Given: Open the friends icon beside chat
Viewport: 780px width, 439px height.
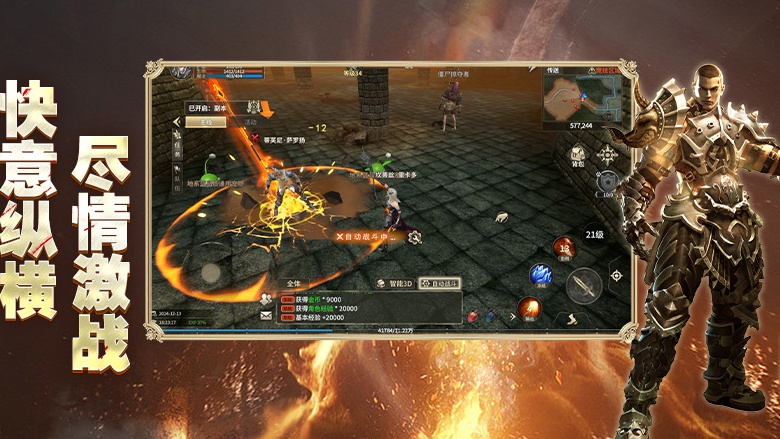Looking at the screenshot, I should pos(266,298).
